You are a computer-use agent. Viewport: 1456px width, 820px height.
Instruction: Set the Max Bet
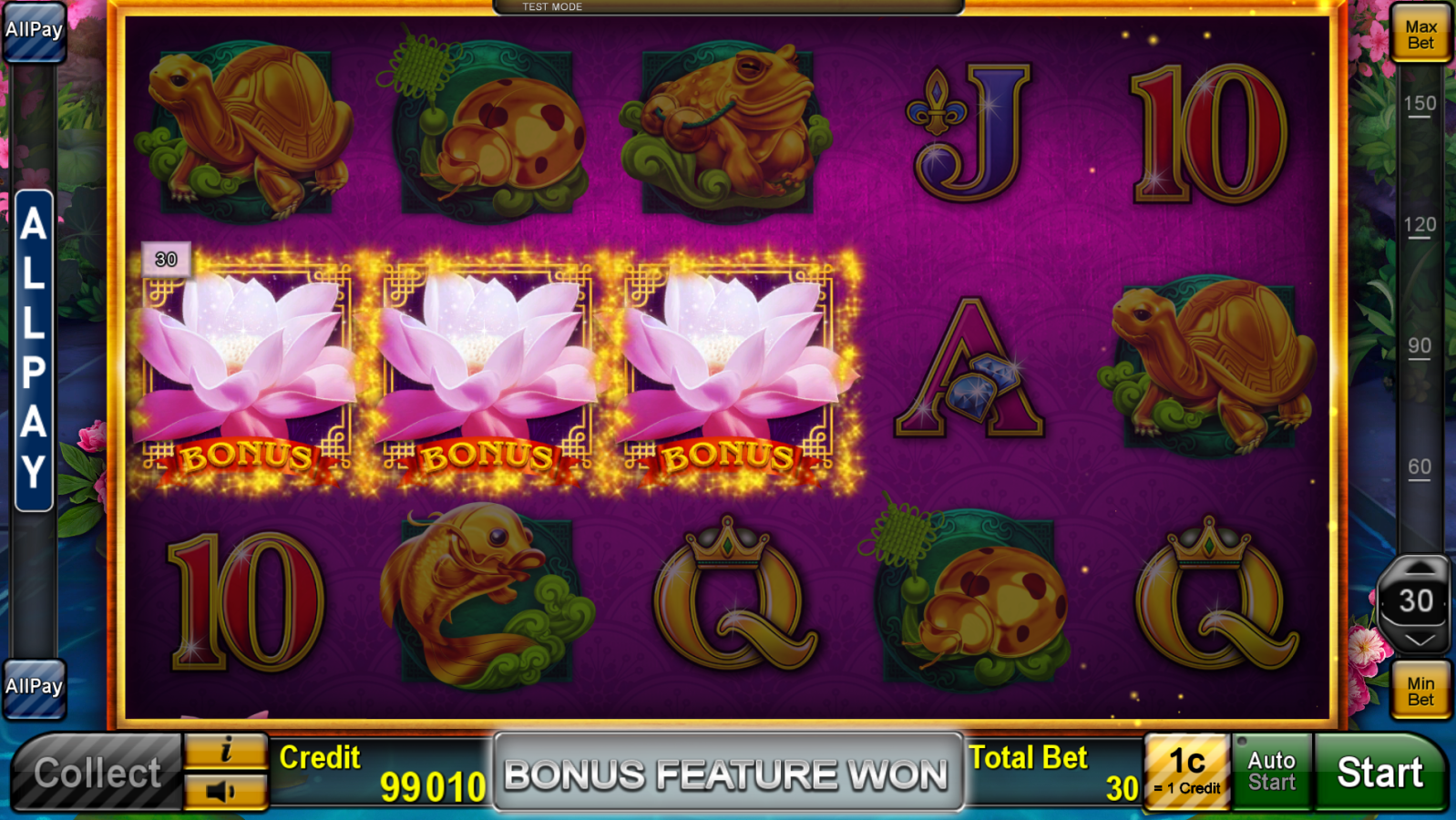1420,35
